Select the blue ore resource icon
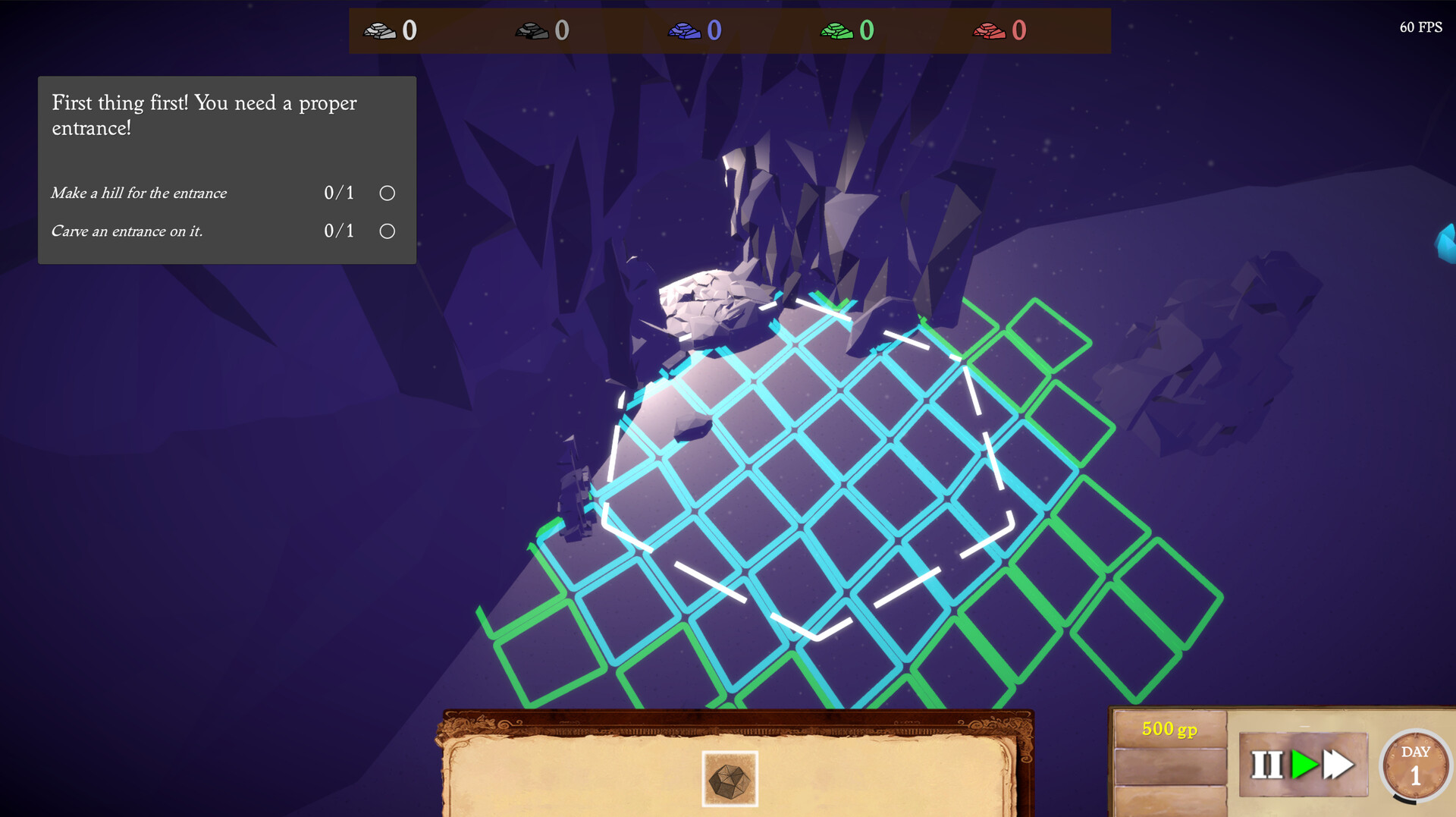This screenshot has width=1456, height=817. (x=686, y=31)
